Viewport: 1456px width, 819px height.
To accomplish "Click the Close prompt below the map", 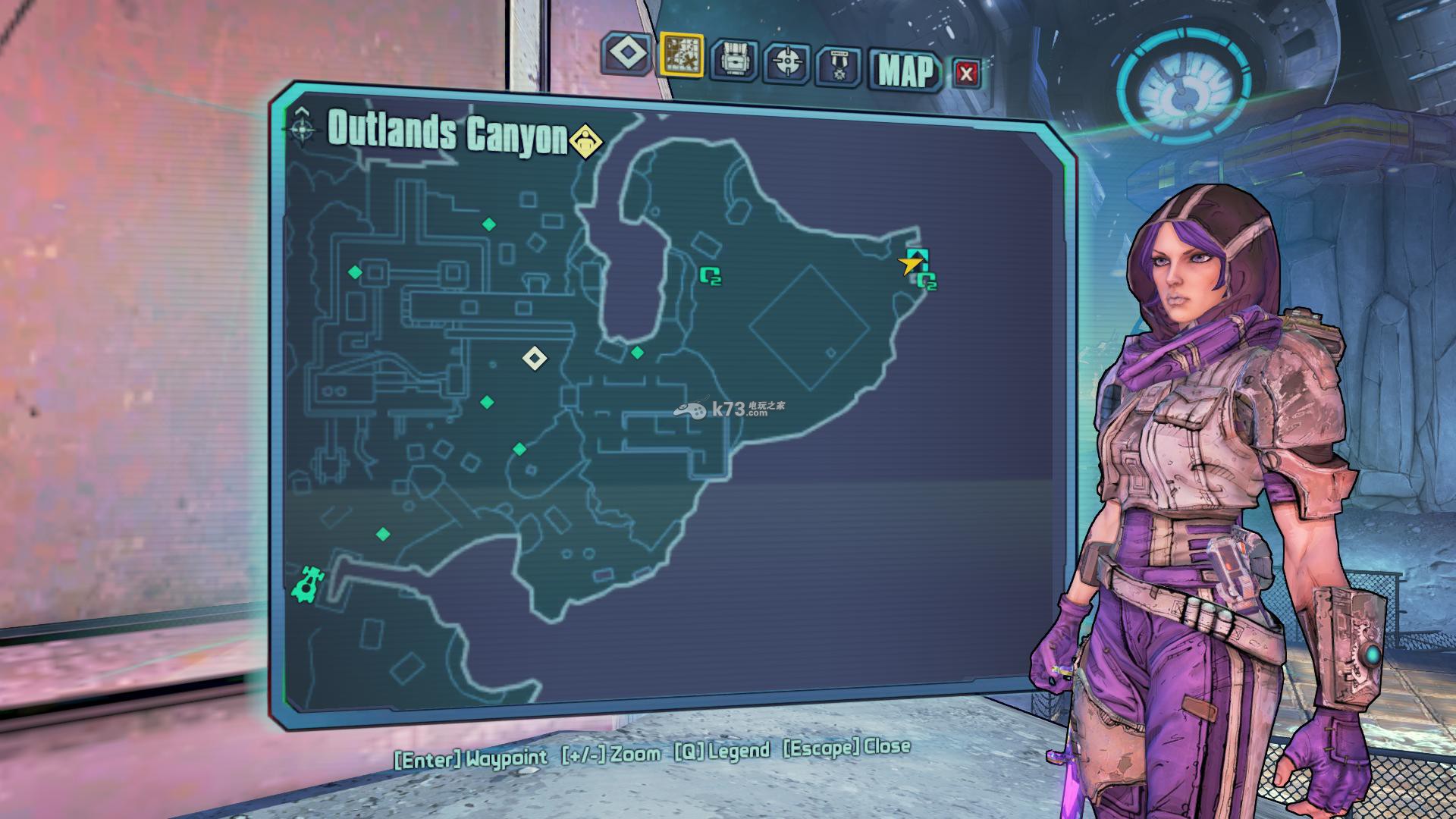I will (x=846, y=748).
